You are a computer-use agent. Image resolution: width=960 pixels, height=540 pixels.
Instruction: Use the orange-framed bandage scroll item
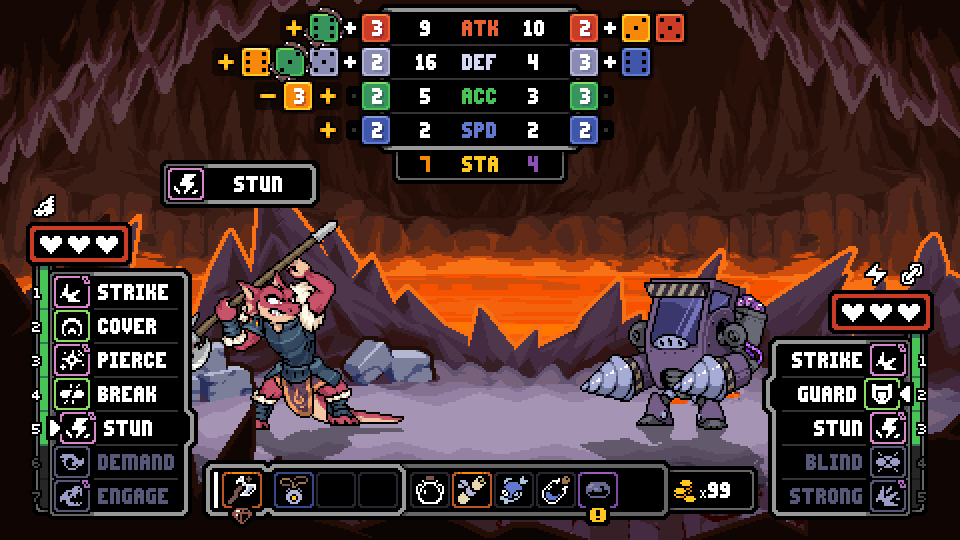pyautogui.click(x=473, y=490)
